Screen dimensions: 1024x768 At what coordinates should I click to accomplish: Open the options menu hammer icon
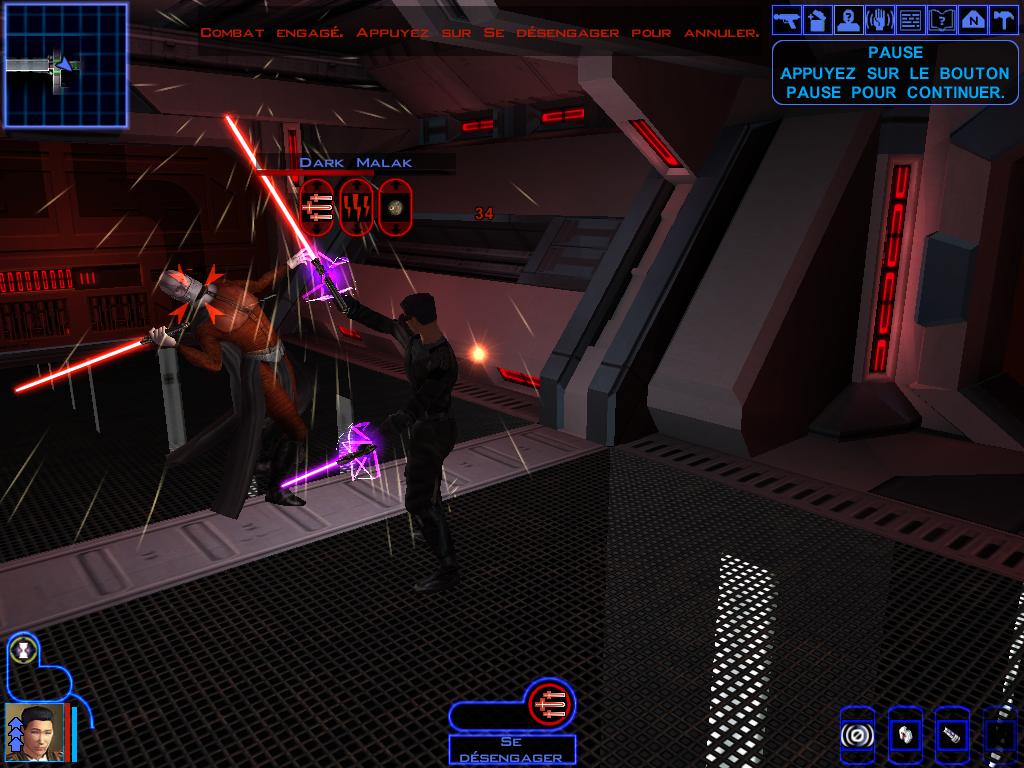1002,19
